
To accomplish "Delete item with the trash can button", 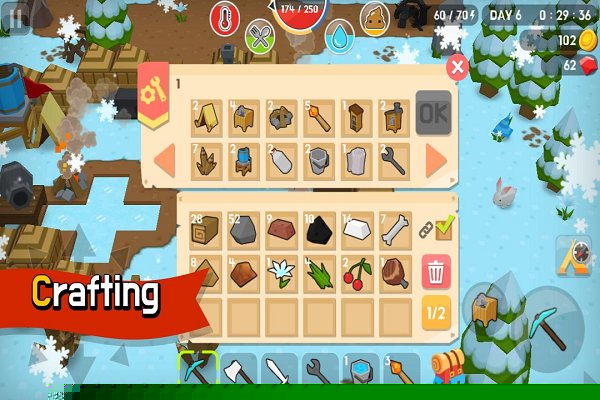I will click(x=435, y=271).
